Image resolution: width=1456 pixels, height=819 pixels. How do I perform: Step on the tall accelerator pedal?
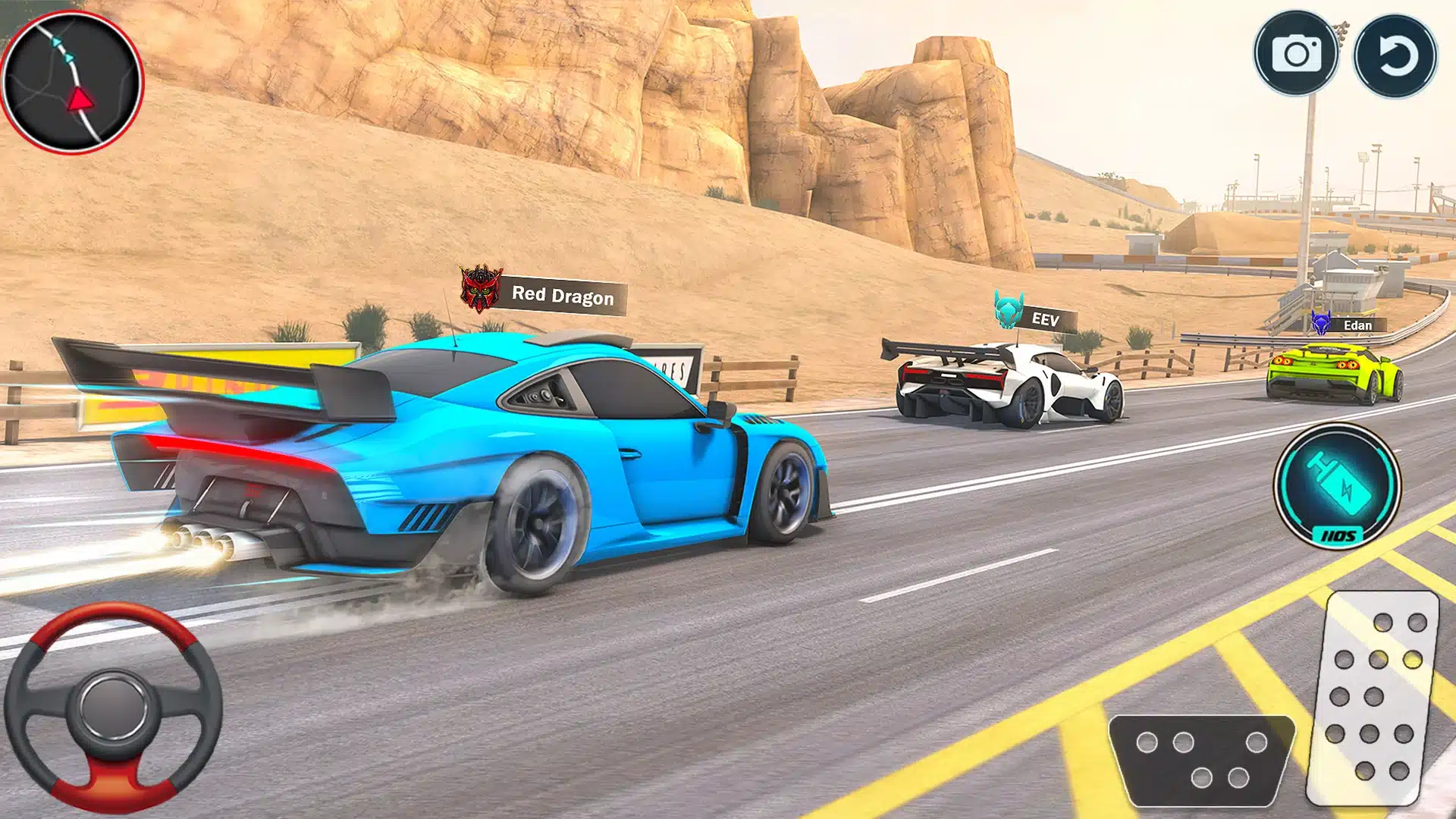(x=1373, y=697)
